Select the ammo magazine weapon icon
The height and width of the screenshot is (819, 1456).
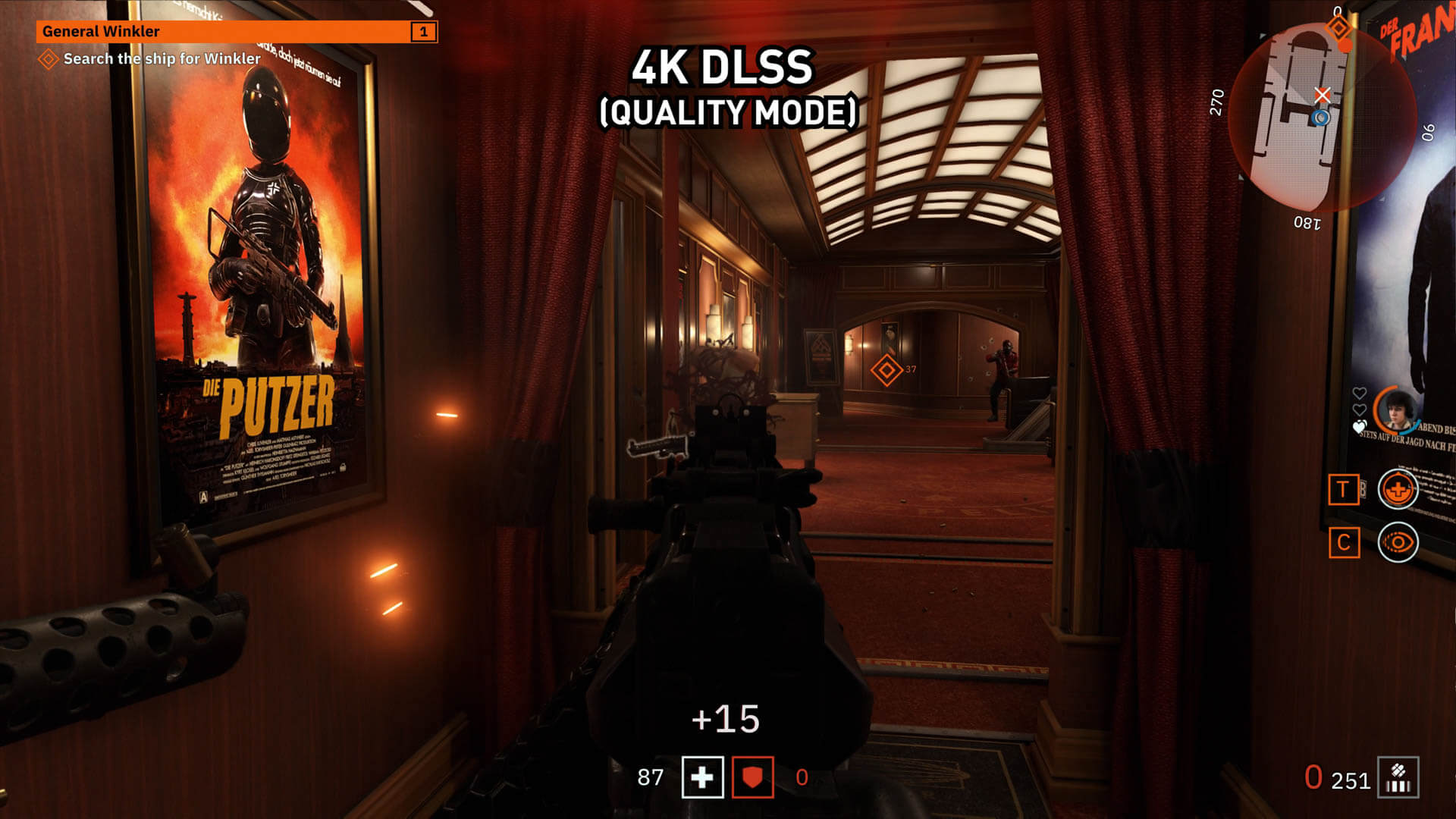tap(1398, 778)
